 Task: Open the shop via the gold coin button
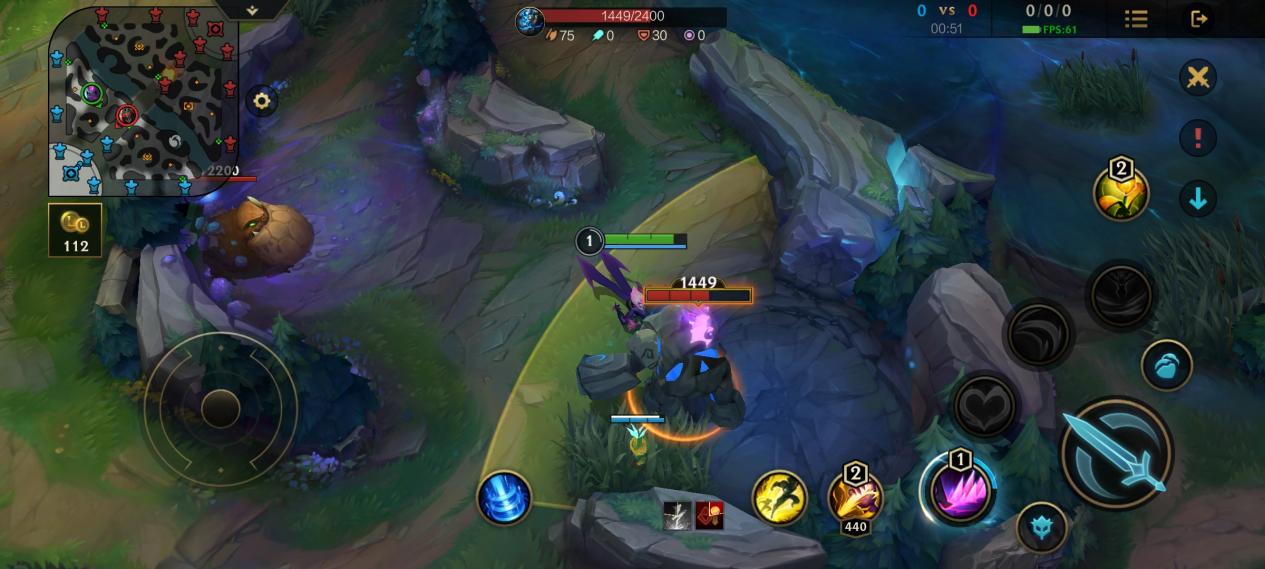pyautogui.click(x=75, y=231)
